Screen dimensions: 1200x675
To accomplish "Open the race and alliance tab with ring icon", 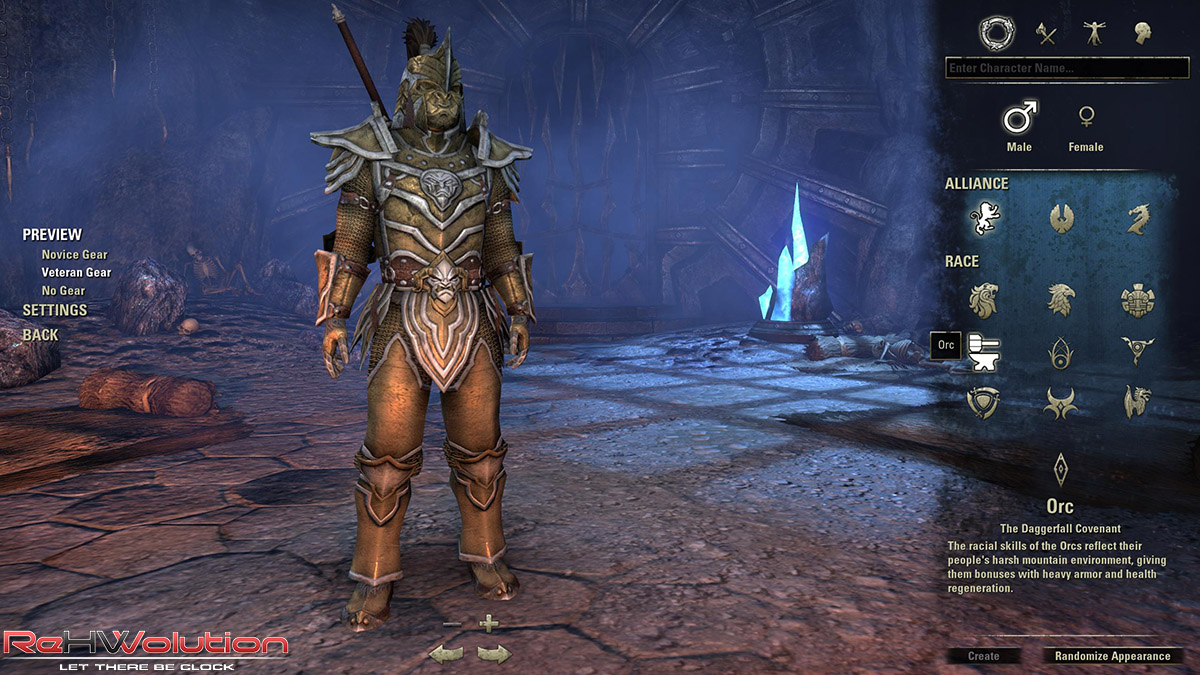I will pos(996,34).
